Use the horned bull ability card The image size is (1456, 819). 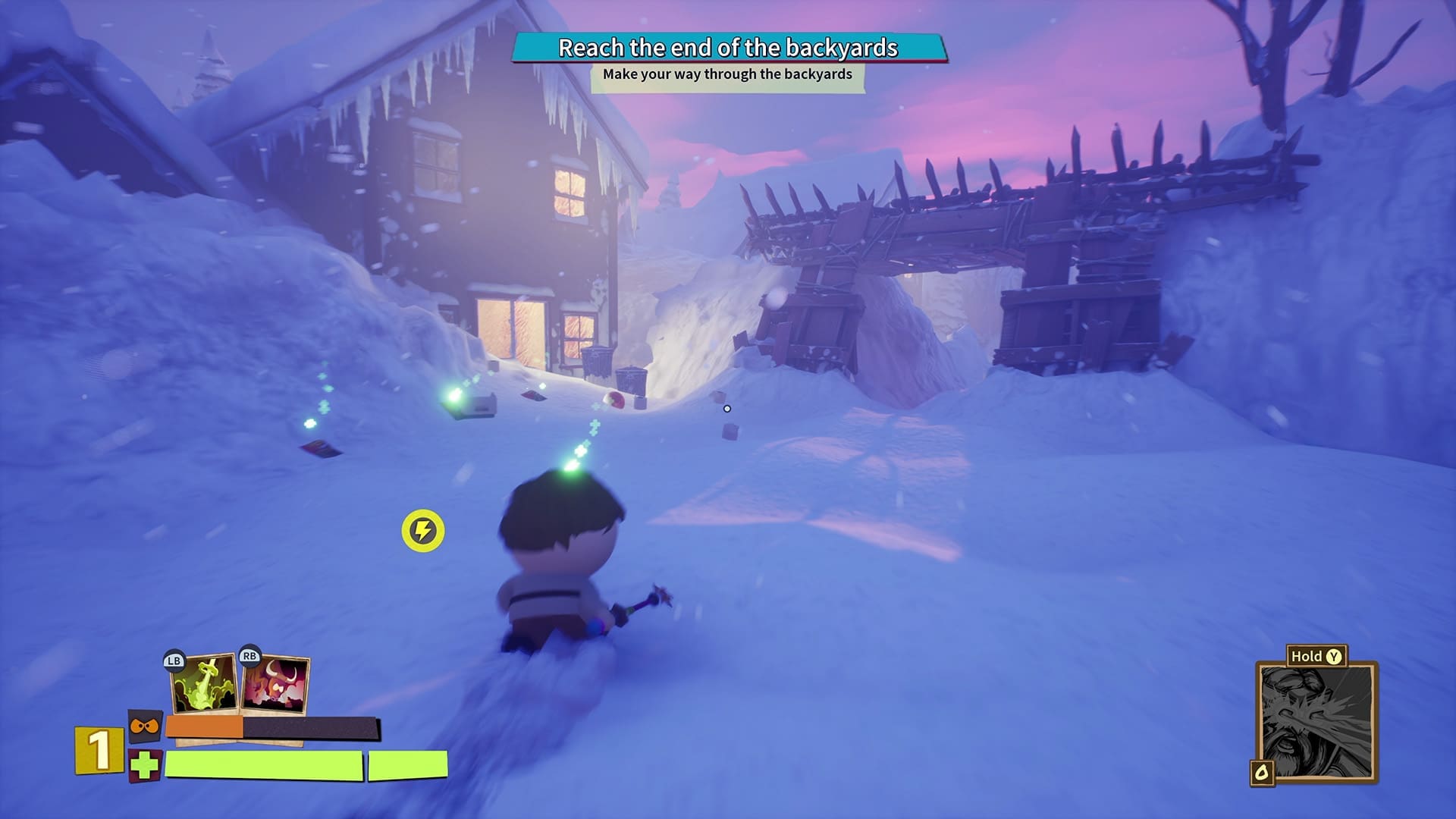(276, 684)
